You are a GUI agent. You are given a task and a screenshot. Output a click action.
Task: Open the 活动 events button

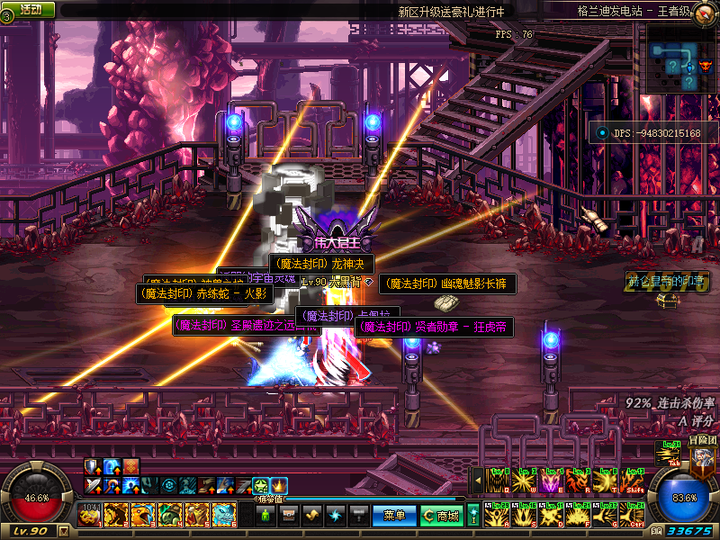30,10
